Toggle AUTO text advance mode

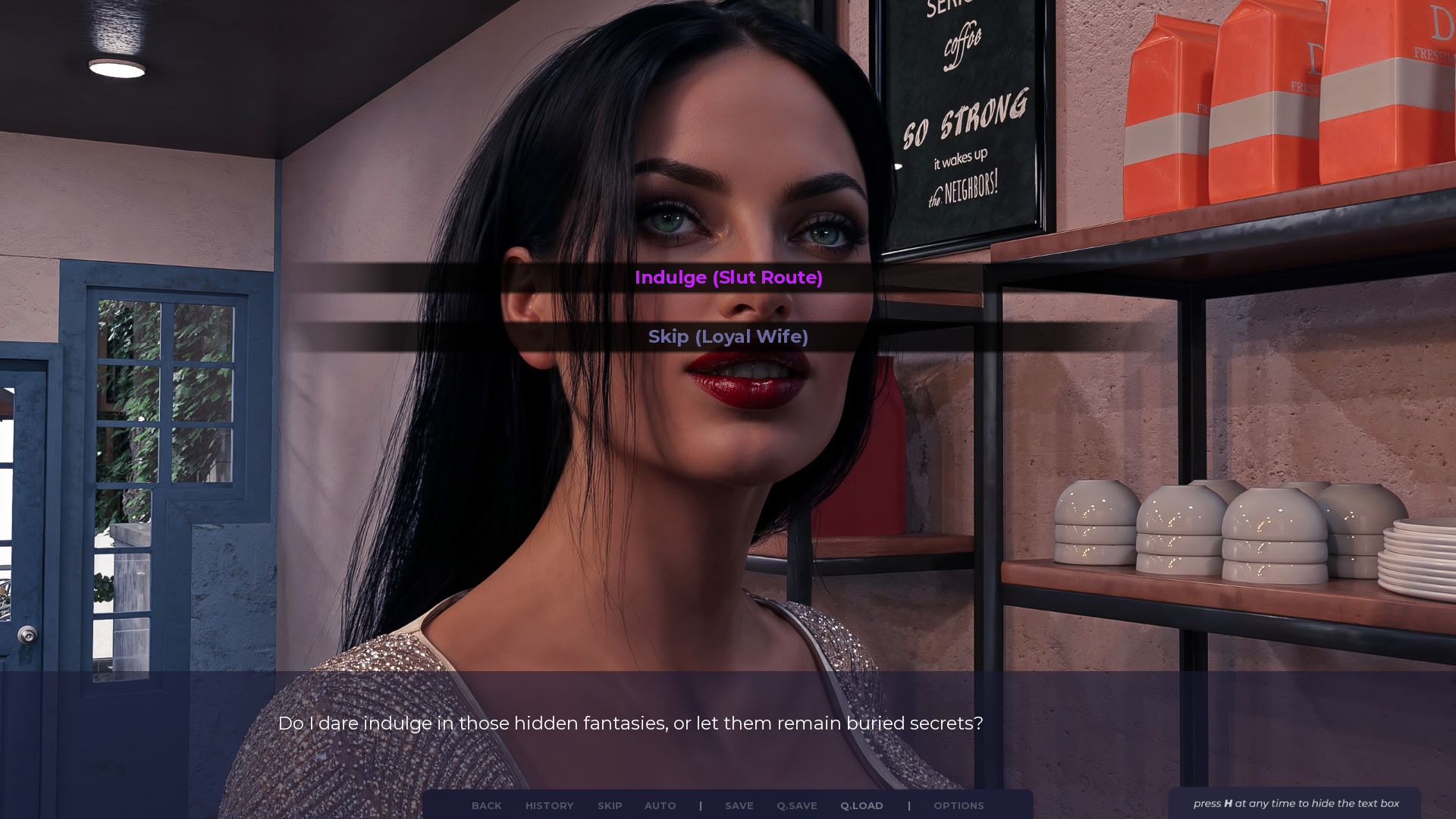pyautogui.click(x=660, y=805)
